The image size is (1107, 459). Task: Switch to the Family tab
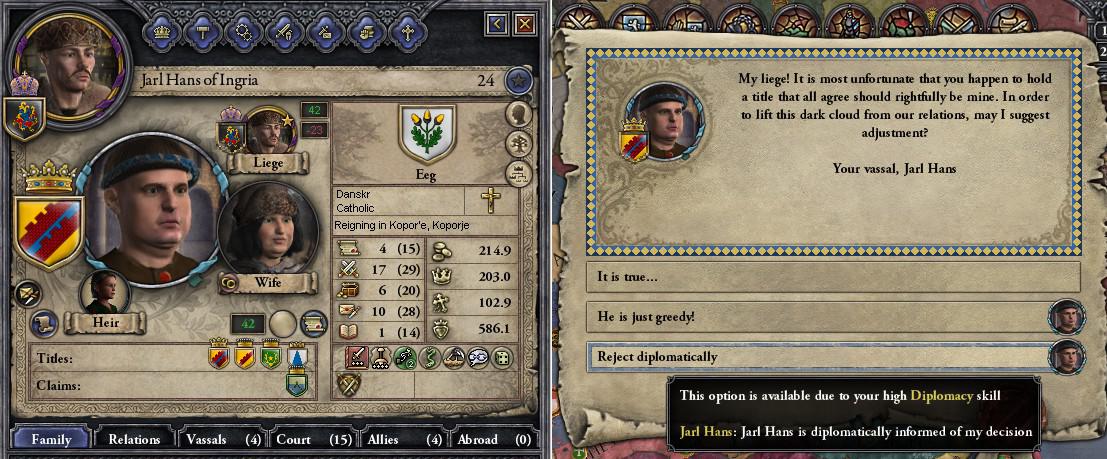click(x=50, y=439)
